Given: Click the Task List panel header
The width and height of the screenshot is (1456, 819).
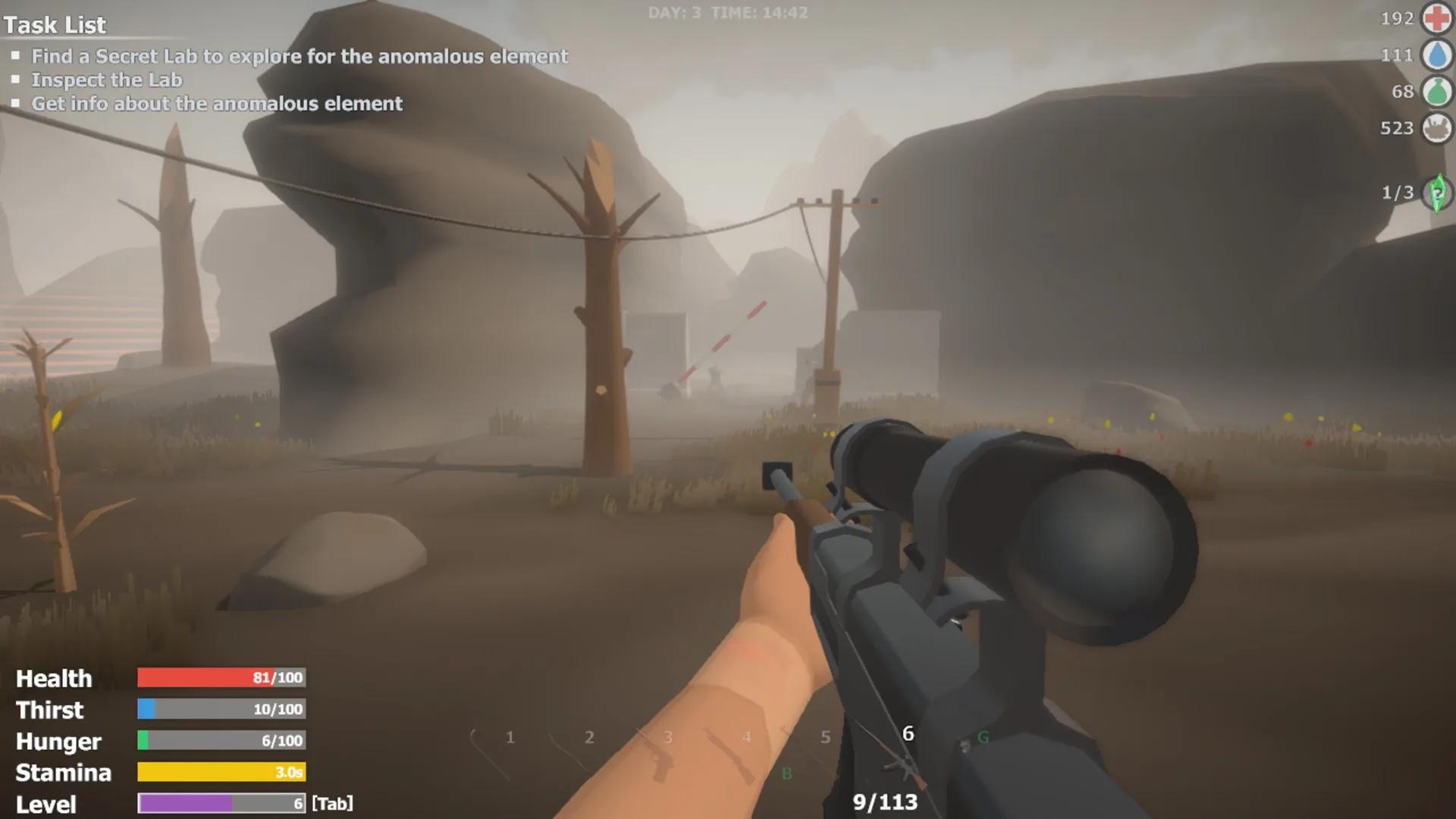Looking at the screenshot, I should point(54,25).
